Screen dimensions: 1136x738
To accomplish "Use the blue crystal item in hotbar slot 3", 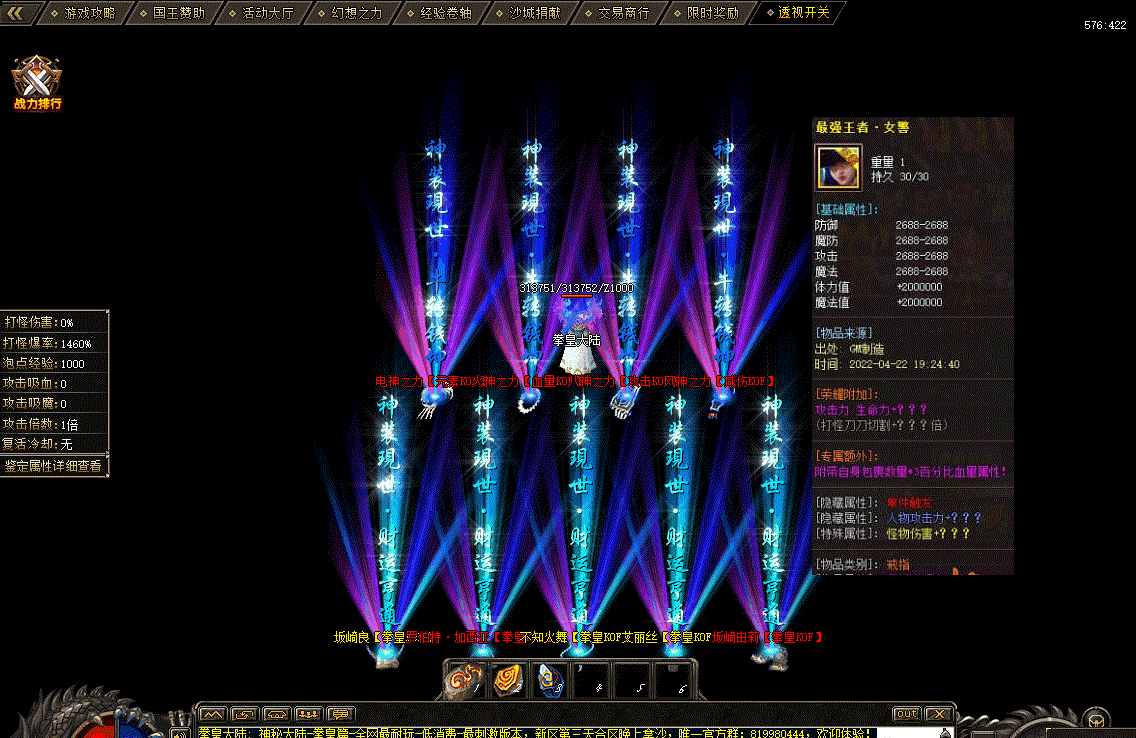I will (548, 680).
